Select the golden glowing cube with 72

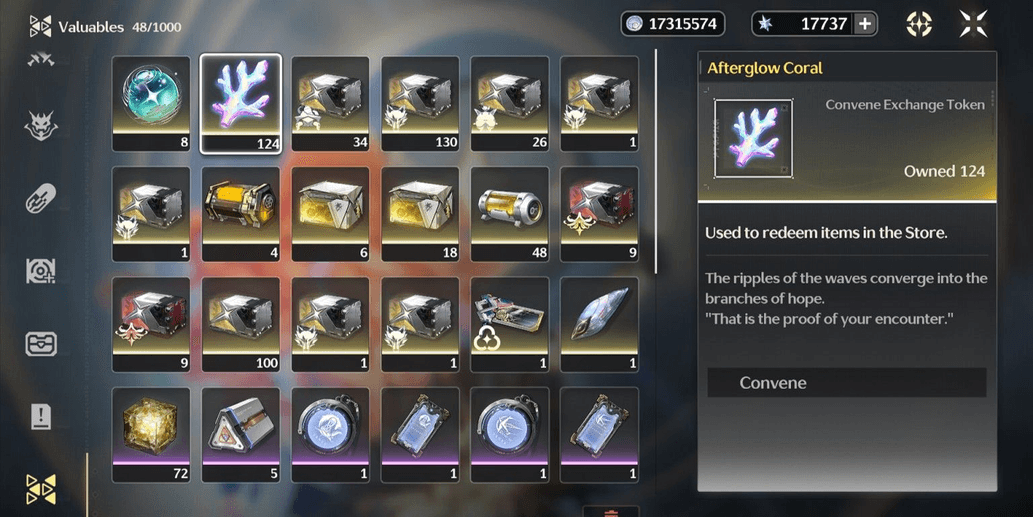[151, 434]
